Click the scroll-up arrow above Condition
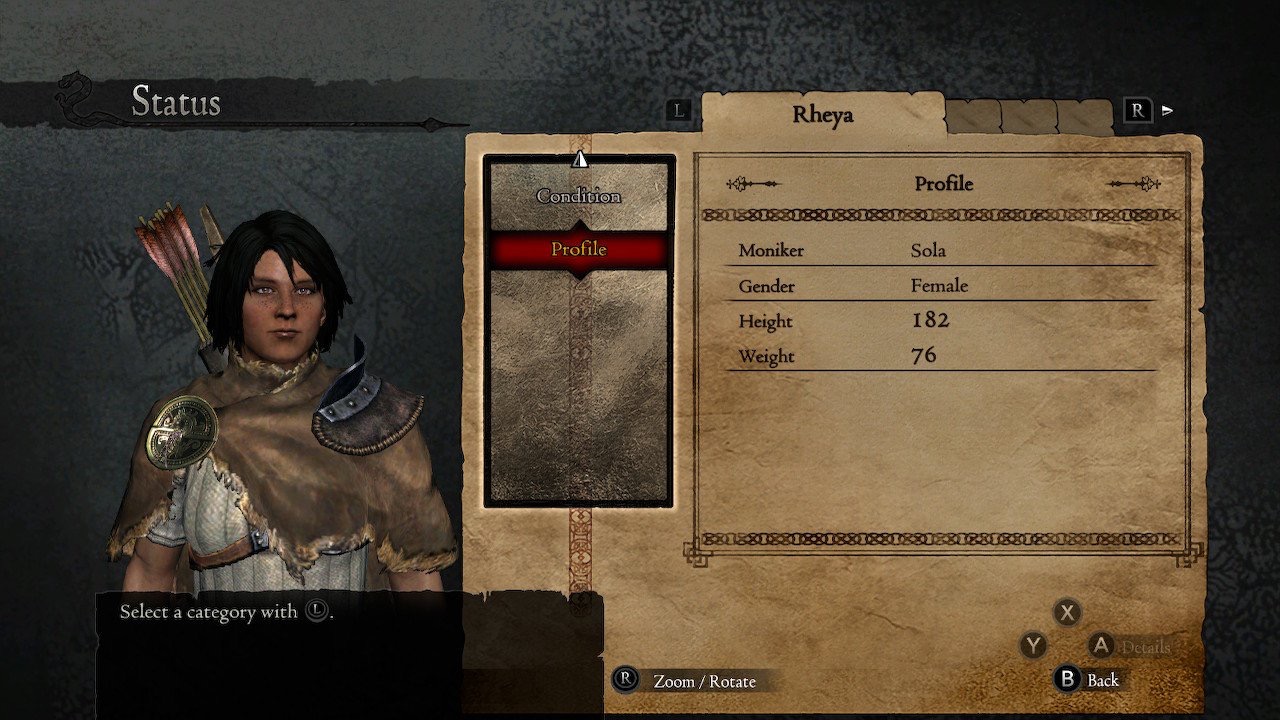The height and width of the screenshot is (720, 1280). click(x=580, y=158)
